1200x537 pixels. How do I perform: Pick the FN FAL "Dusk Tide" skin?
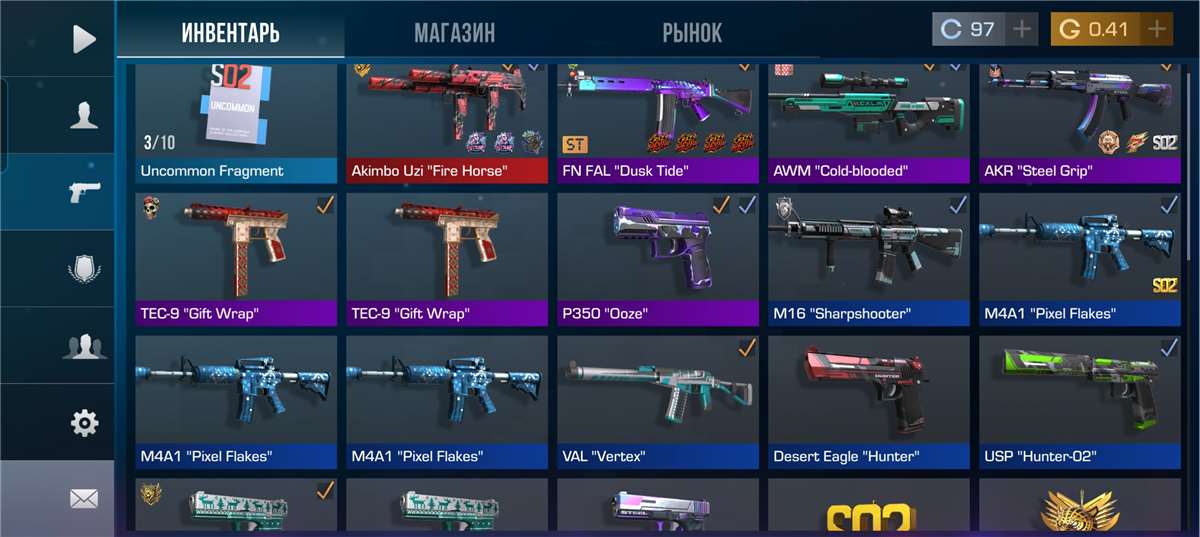coord(657,122)
